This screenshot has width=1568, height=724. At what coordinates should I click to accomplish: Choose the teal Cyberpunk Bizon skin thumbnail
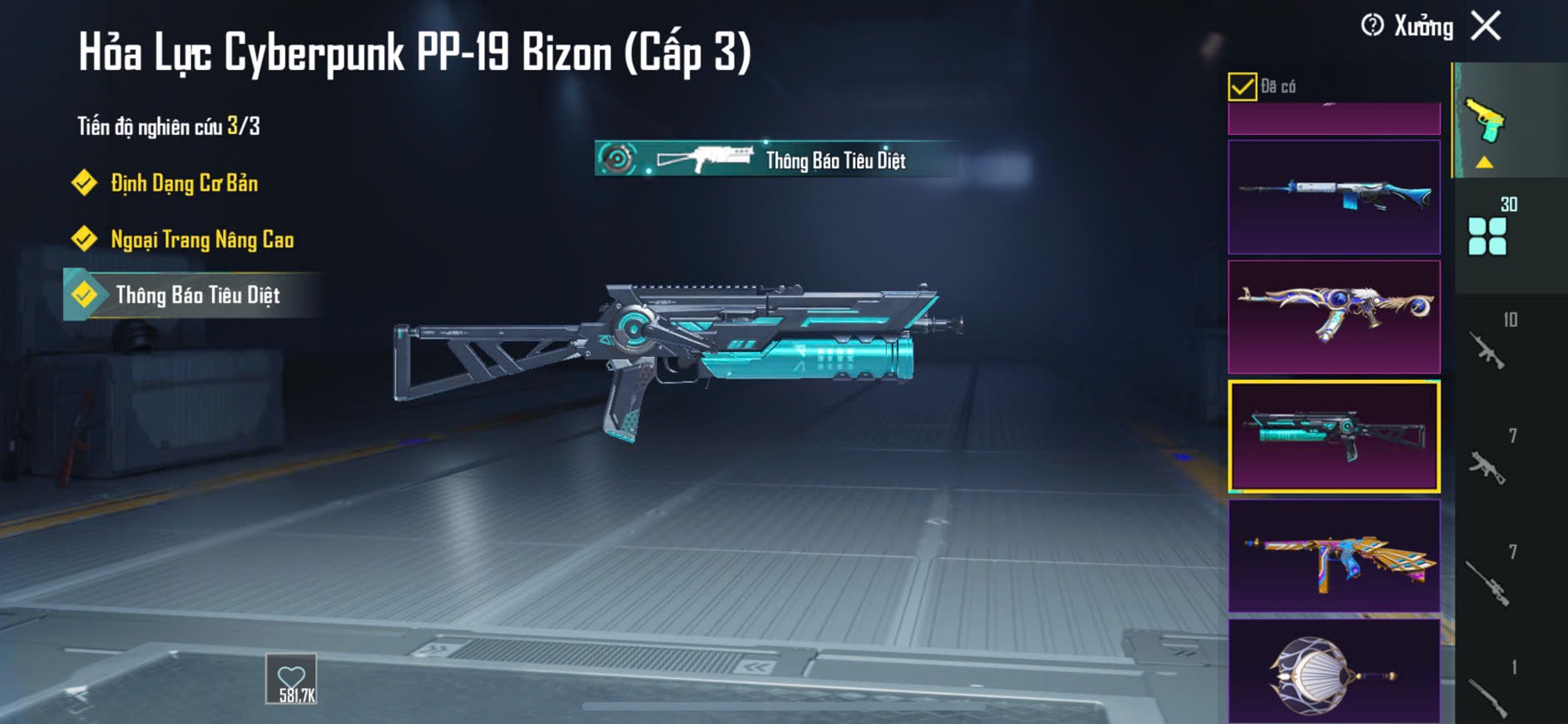click(x=1333, y=437)
